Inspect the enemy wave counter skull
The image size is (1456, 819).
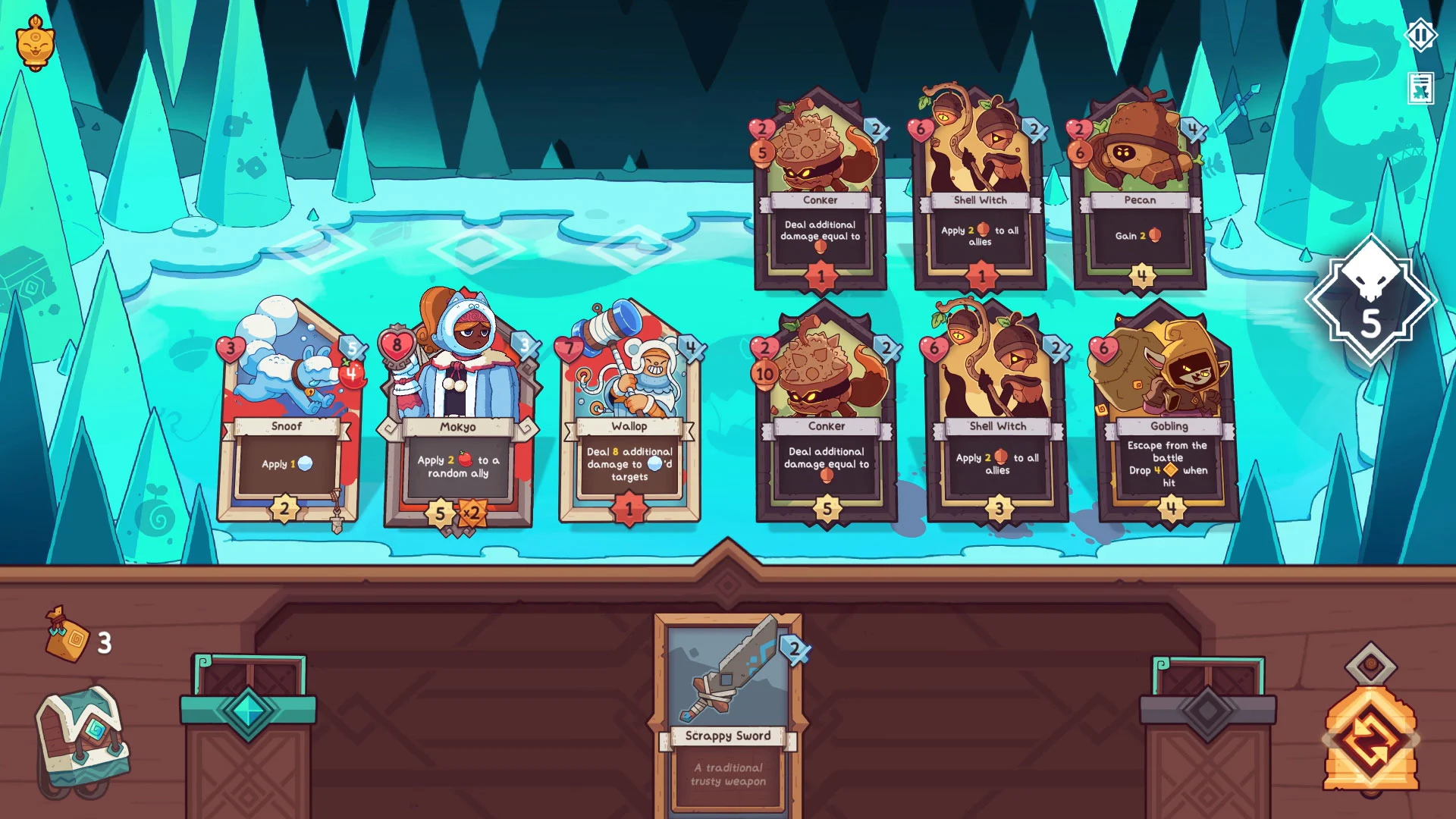1370,300
